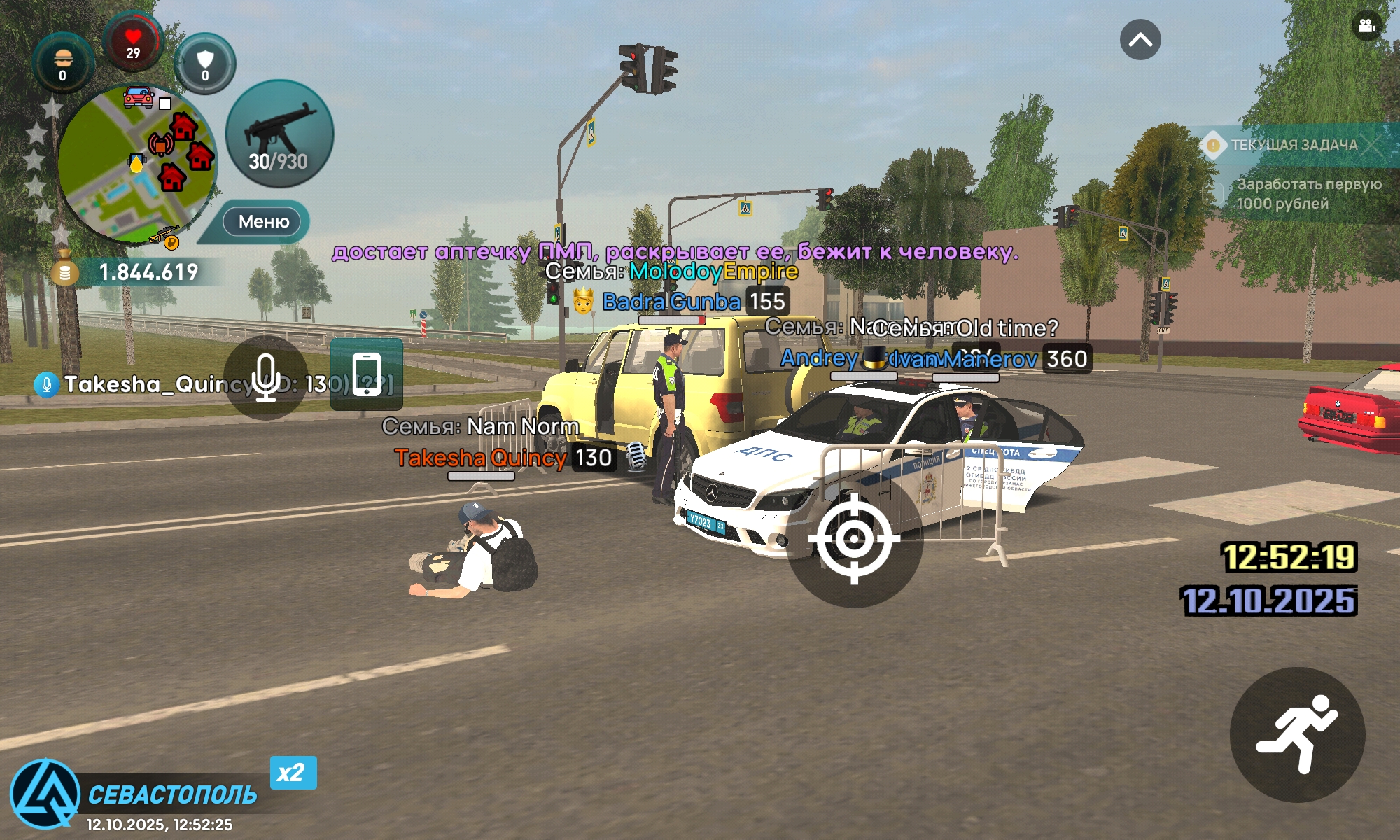1400x840 pixels.
Task: Open the smartphone icon
Action: (367, 374)
